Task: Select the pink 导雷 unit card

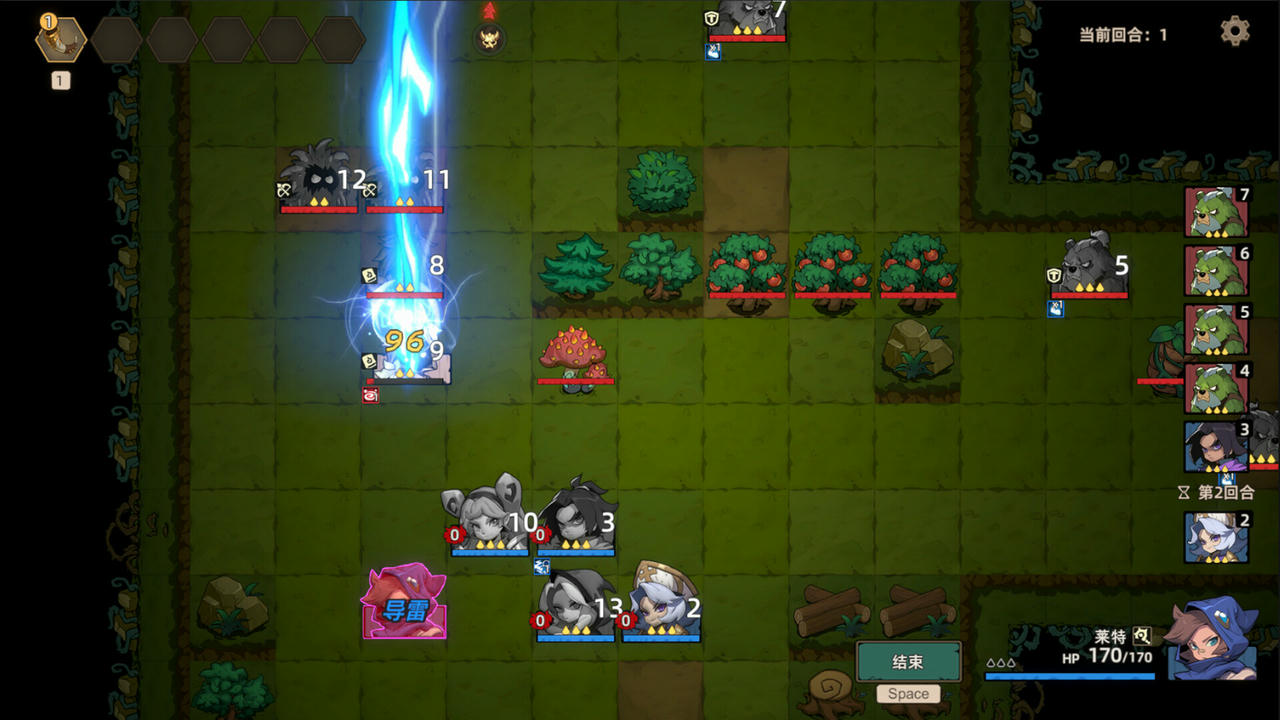Action: pyautogui.click(x=404, y=603)
